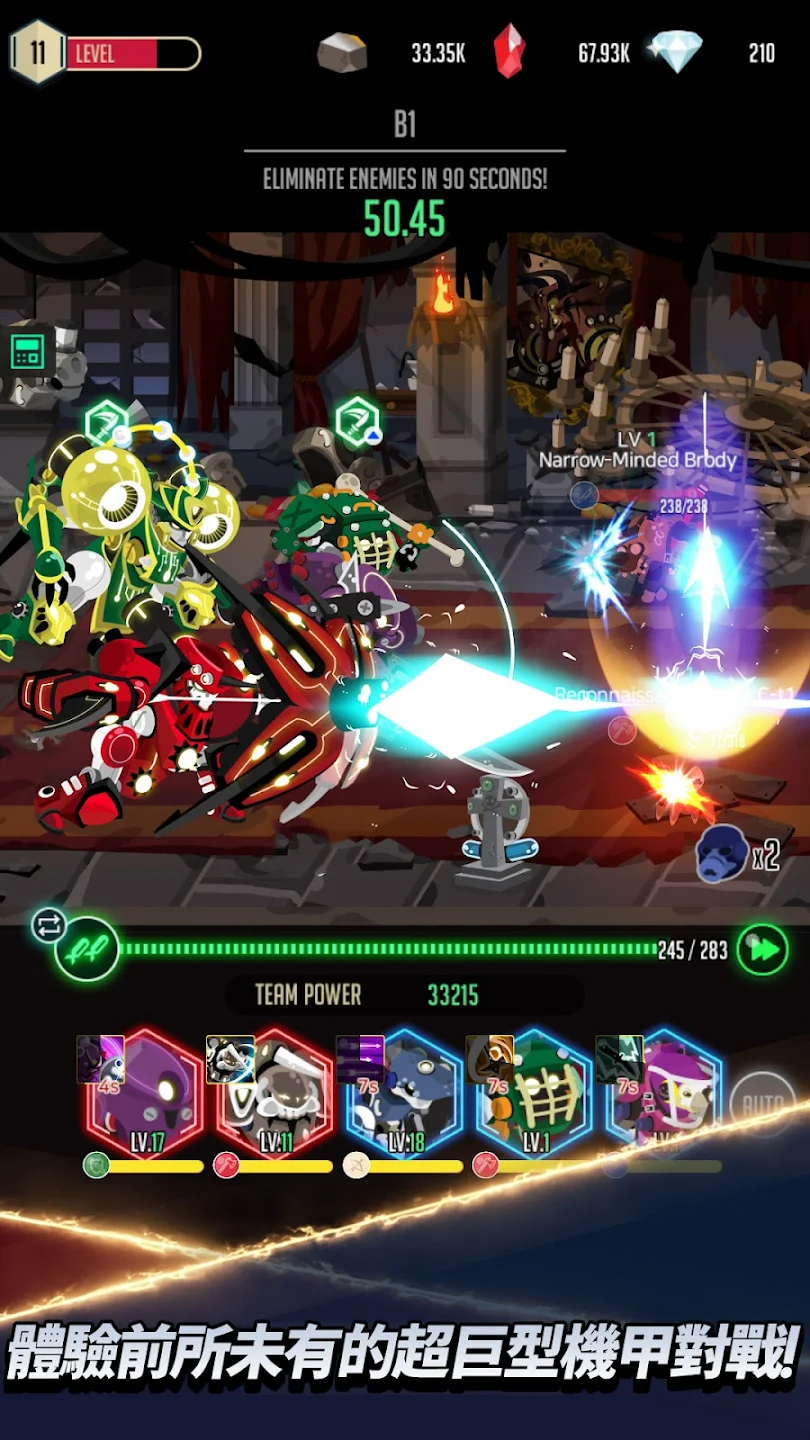Select the skull-faced LV.11 hero hexagon
The height and width of the screenshot is (1440, 810).
click(275, 1094)
